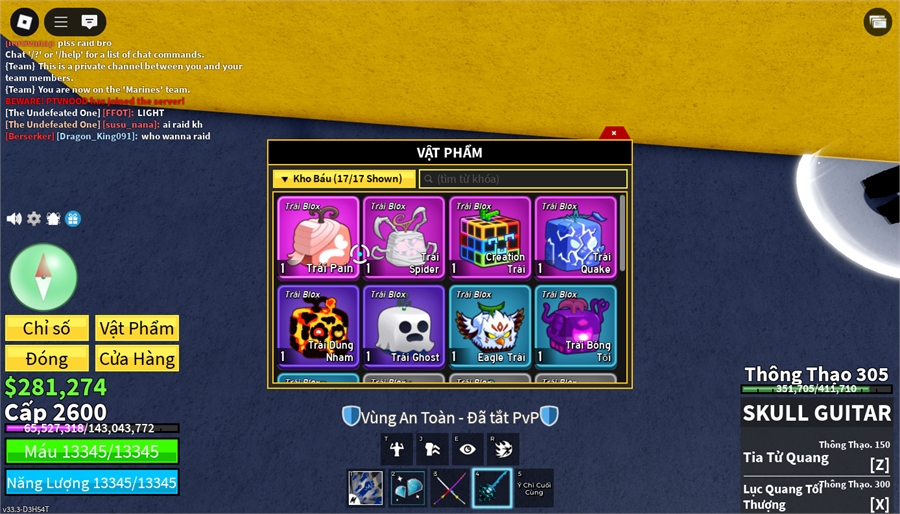Screen dimensions: 900x514
Task: Click the Đóng button
Action: pos(47,358)
